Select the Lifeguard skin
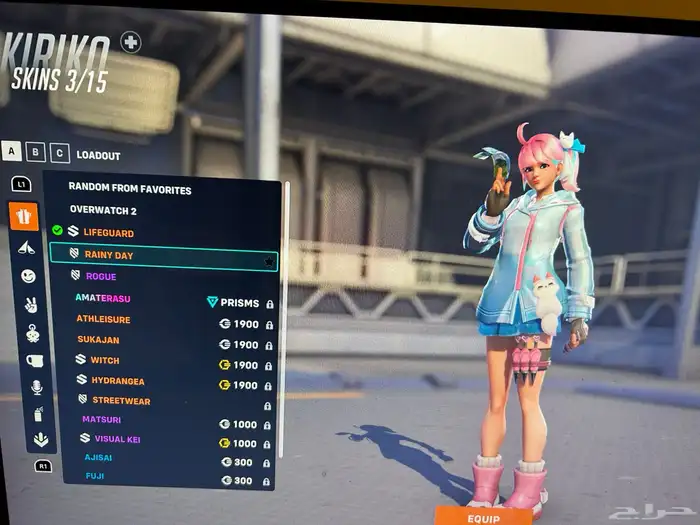700x525 pixels. tap(108, 232)
